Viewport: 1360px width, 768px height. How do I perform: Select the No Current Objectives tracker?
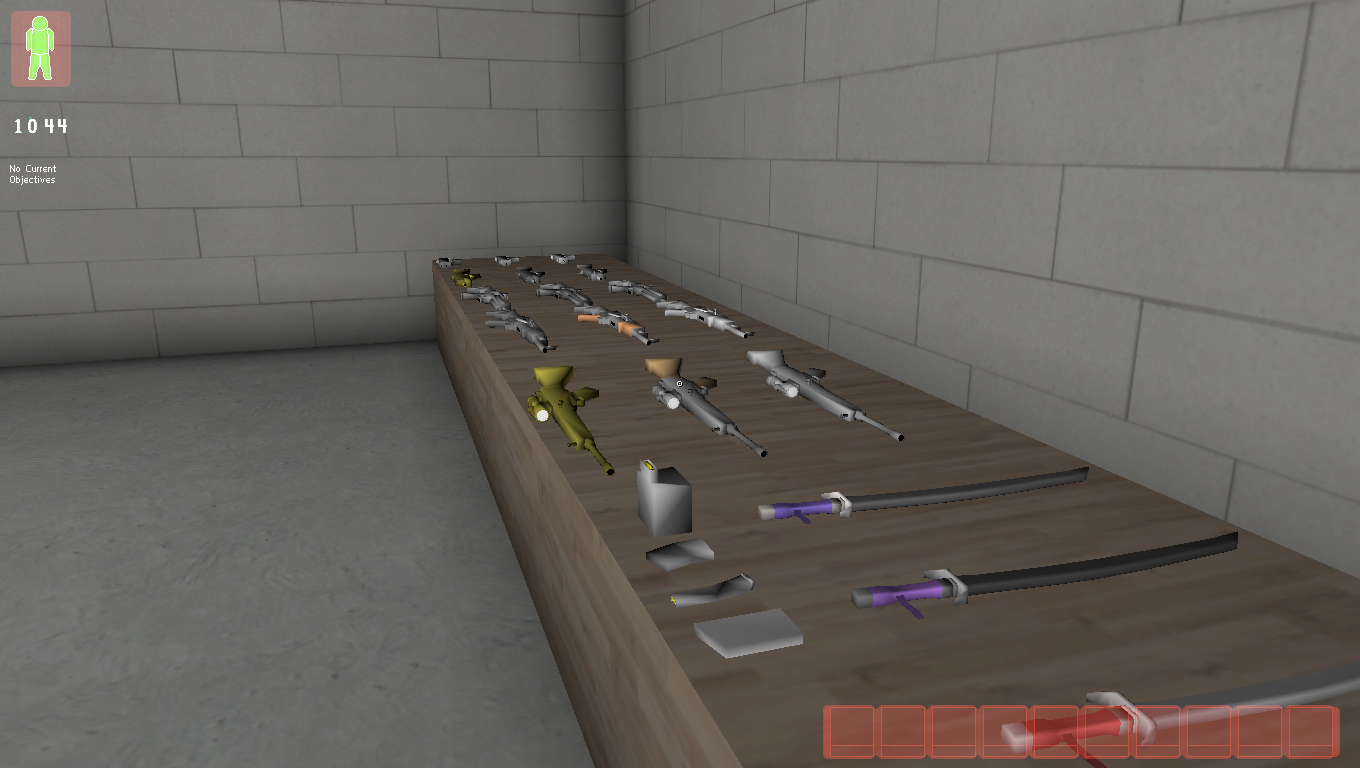pyautogui.click(x=33, y=174)
